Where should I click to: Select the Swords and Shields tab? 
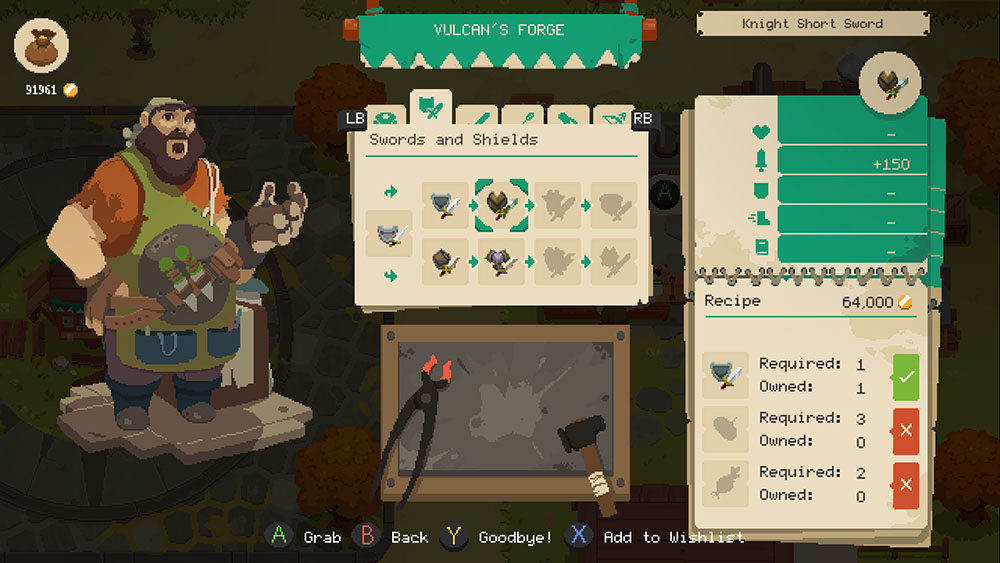click(x=431, y=106)
